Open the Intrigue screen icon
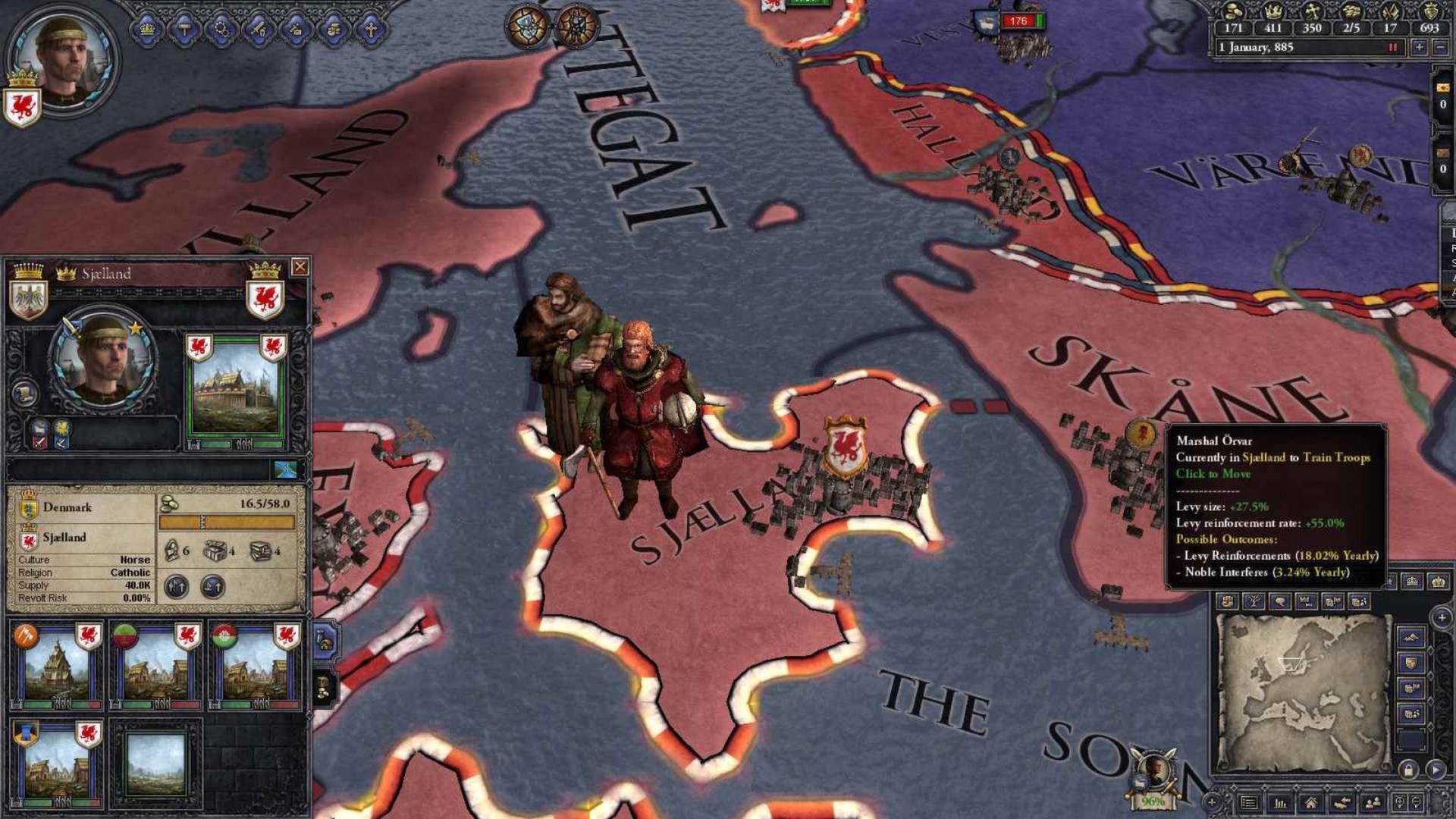1456x819 pixels. pos(297,29)
